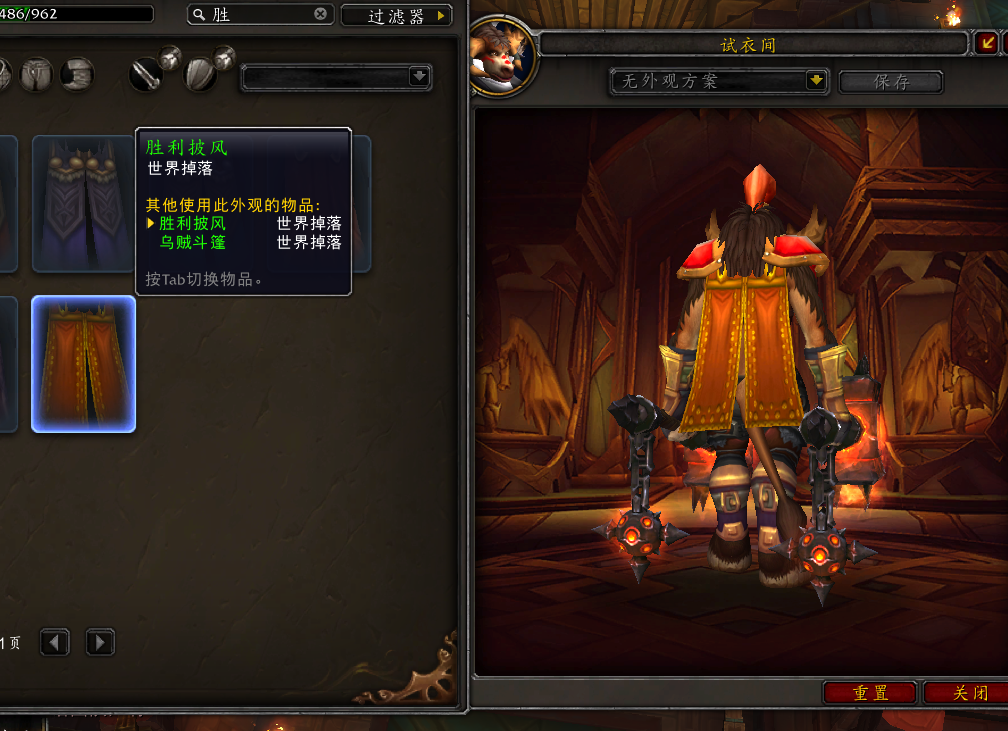Select the main-hand weapon slot icon
Image resolution: width=1008 pixels, height=731 pixels.
click(147, 73)
